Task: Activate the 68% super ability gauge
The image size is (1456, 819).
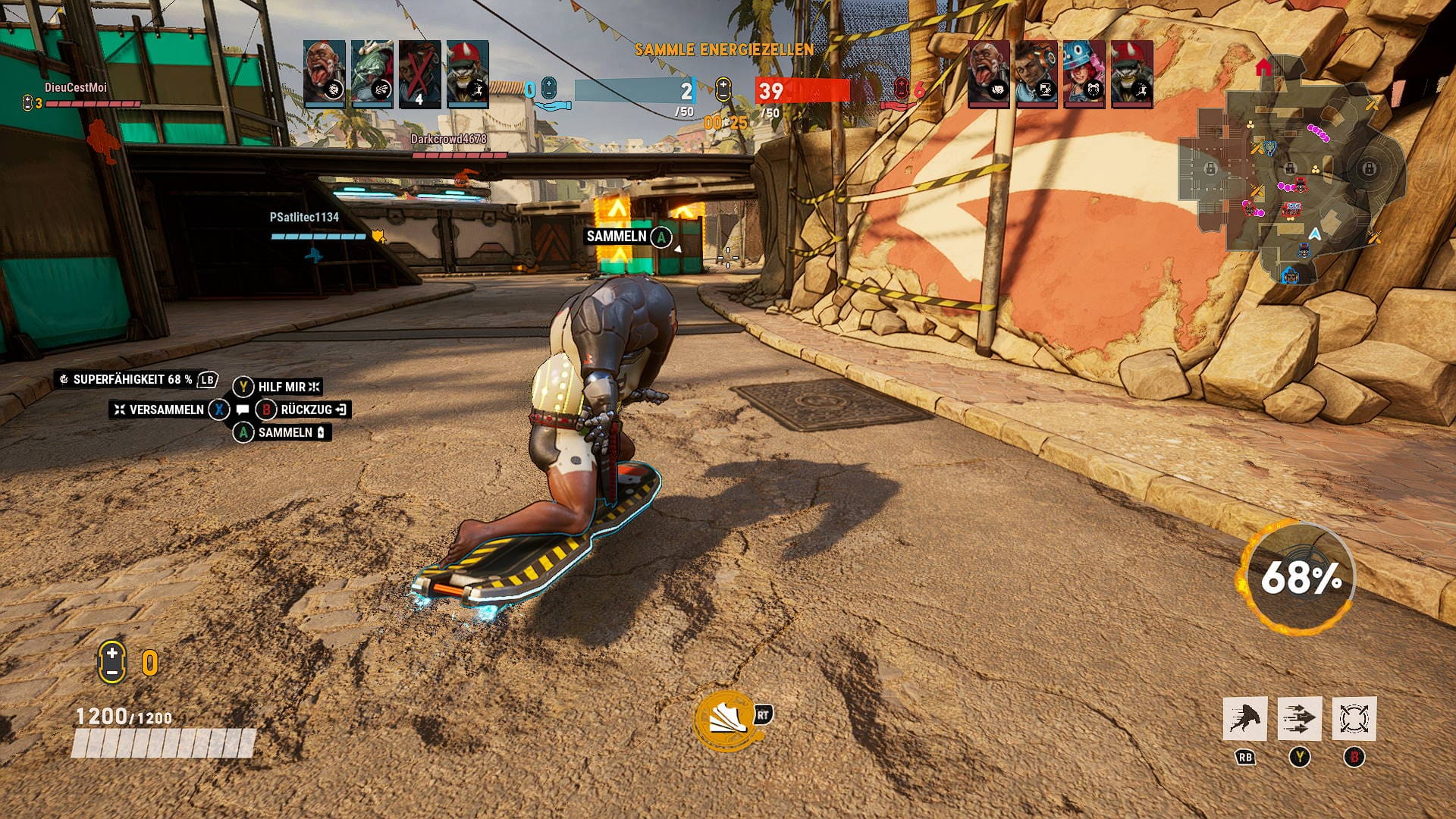Action: 1299,578
